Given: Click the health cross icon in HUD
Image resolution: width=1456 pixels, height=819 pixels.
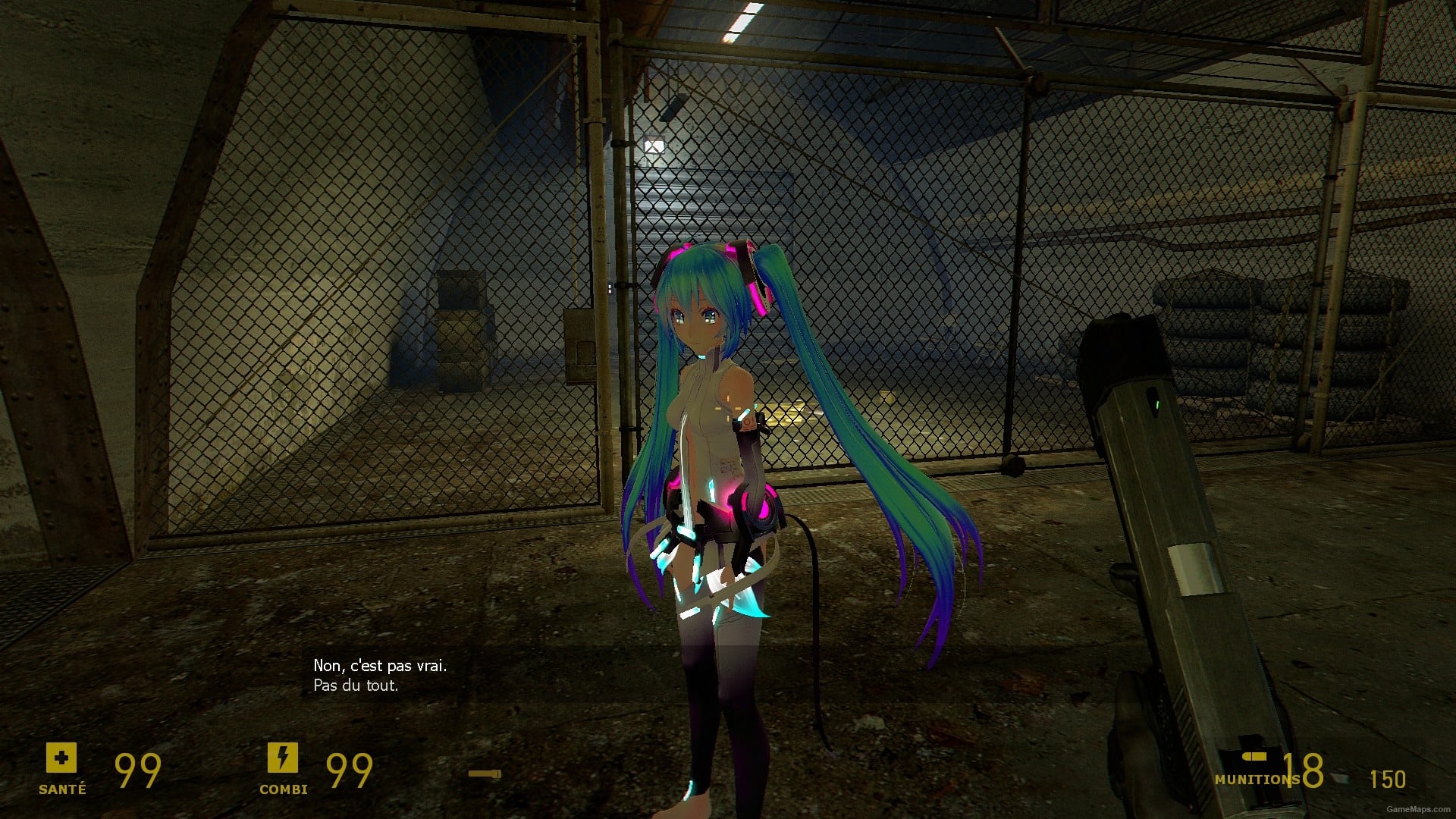Looking at the screenshot, I should click(62, 758).
